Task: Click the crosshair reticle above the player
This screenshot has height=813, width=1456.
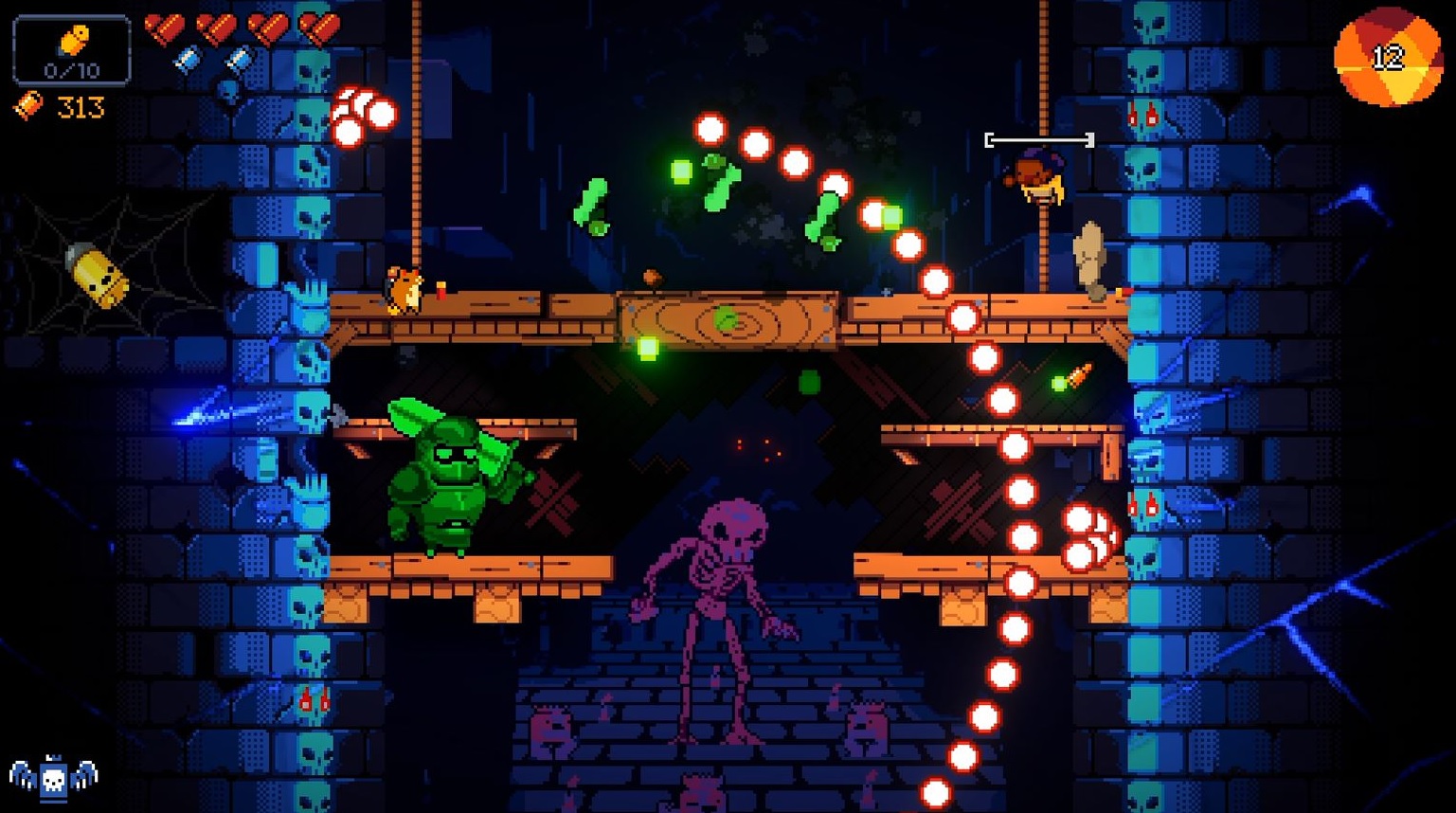Action: click(x=1040, y=138)
